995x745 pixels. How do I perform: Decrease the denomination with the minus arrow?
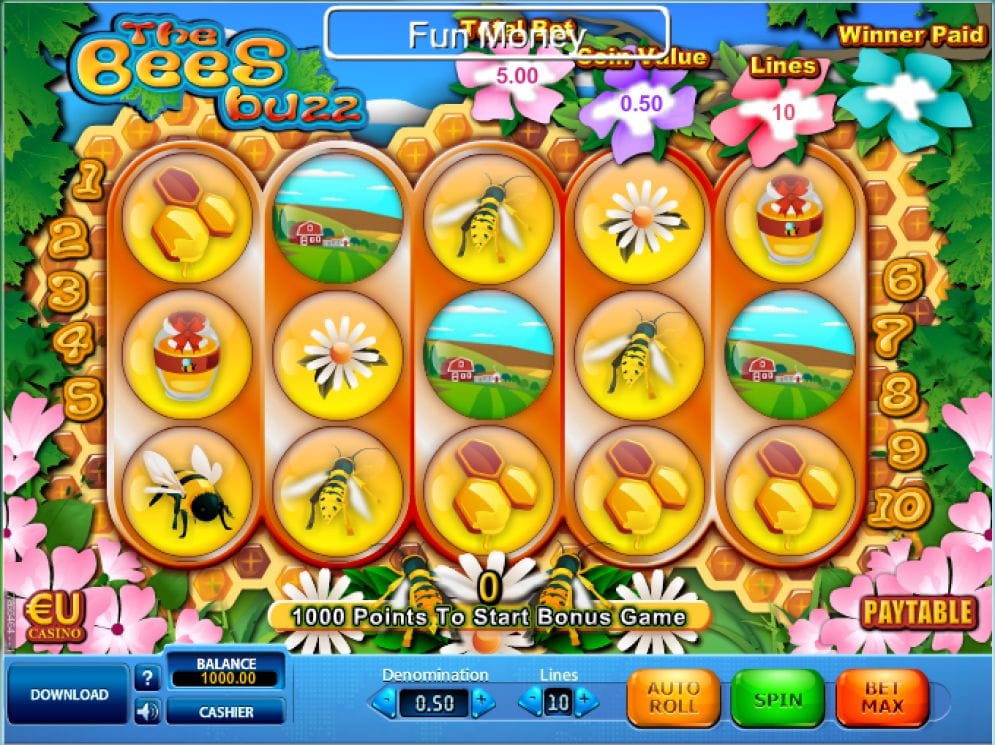tap(385, 702)
